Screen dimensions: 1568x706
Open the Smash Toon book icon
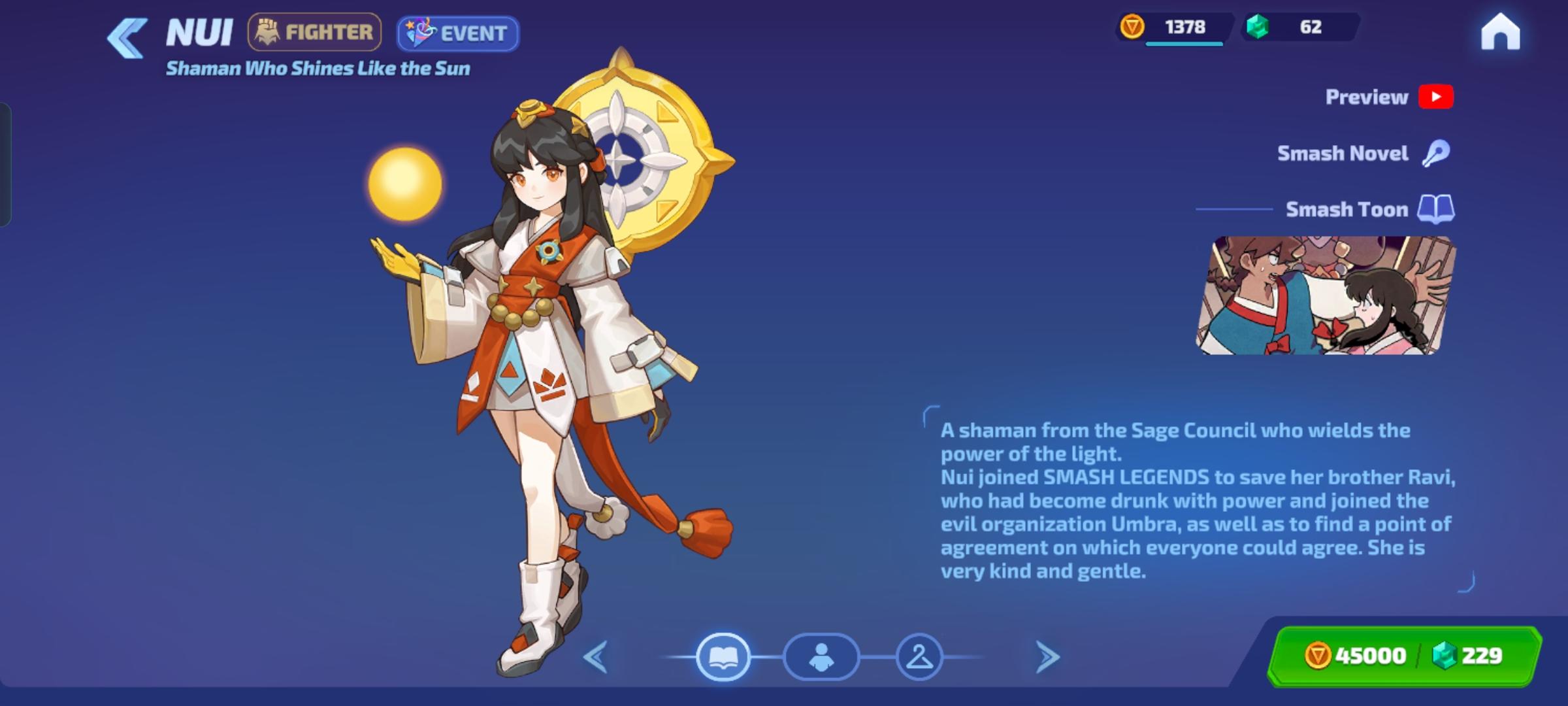[x=1435, y=209]
